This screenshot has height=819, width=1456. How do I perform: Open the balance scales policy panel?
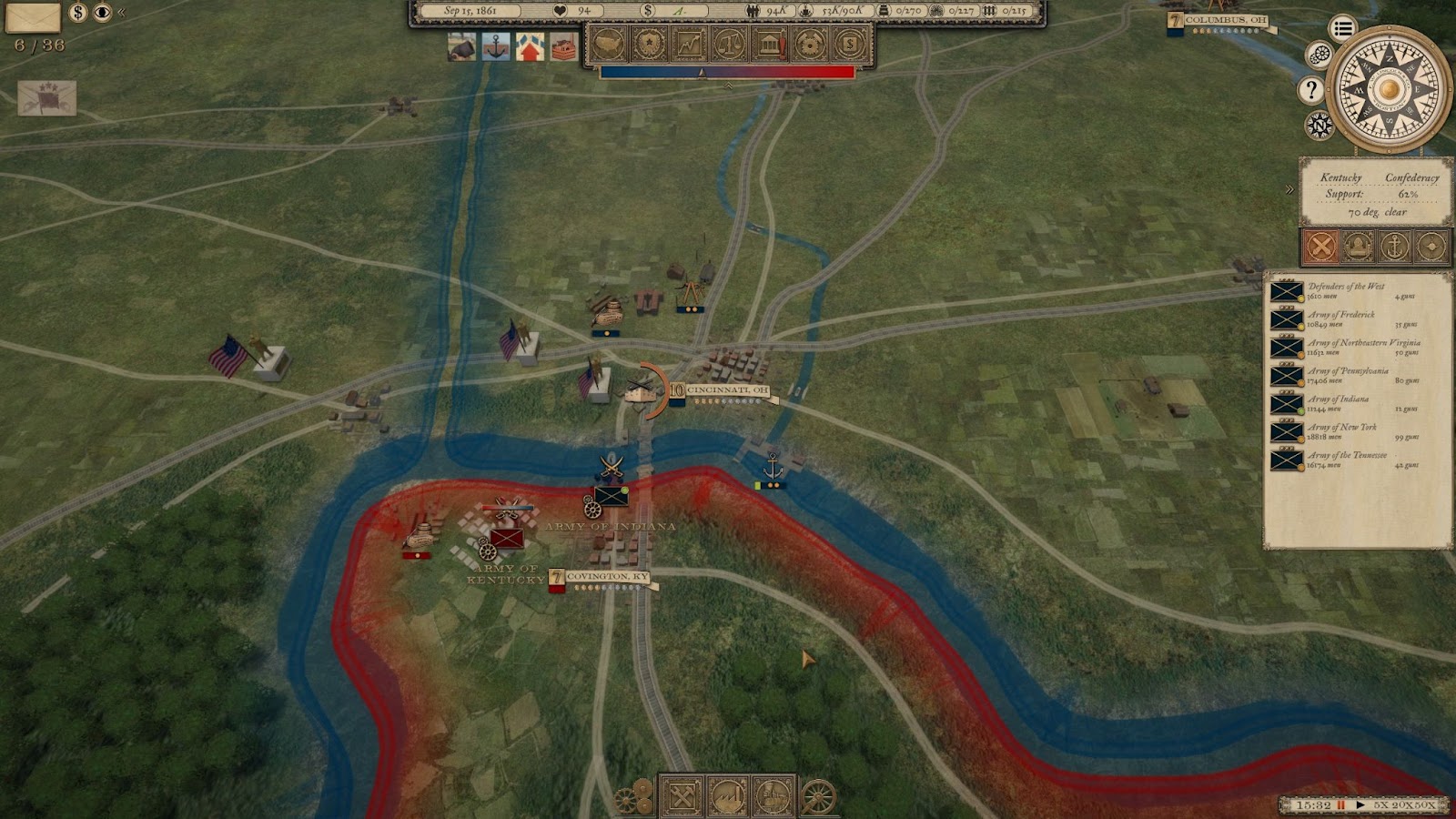coord(729,43)
